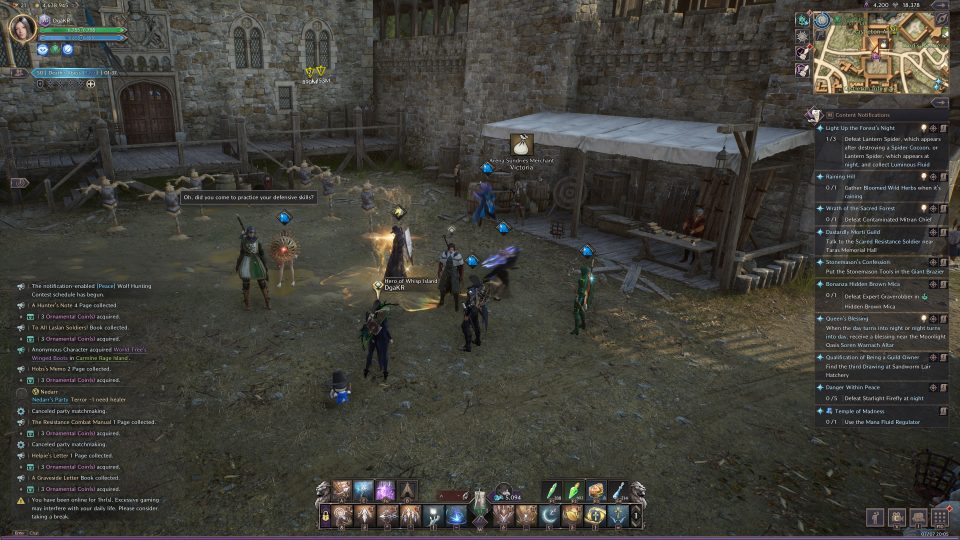Viewport: 960px width, 540px height.
Task: Select the Danger Within Peace quest
Action: (857, 386)
